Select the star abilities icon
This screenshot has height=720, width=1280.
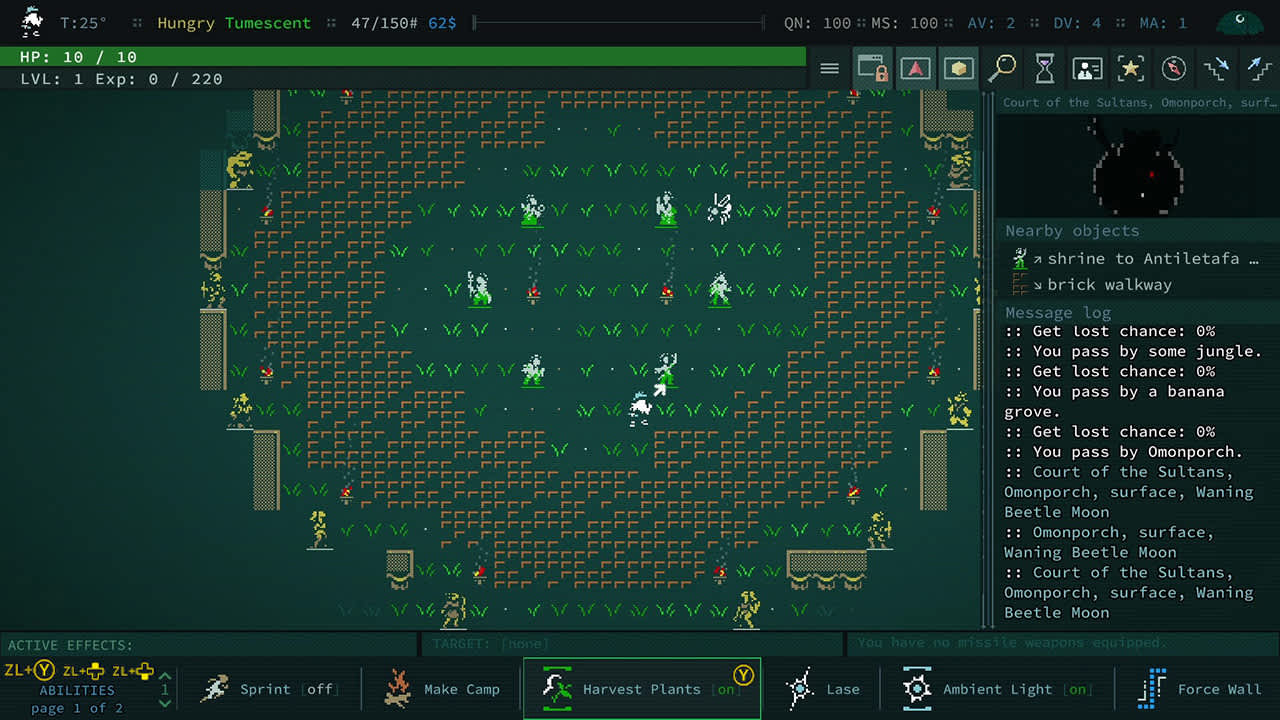pyautogui.click(x=1131, y=68)
